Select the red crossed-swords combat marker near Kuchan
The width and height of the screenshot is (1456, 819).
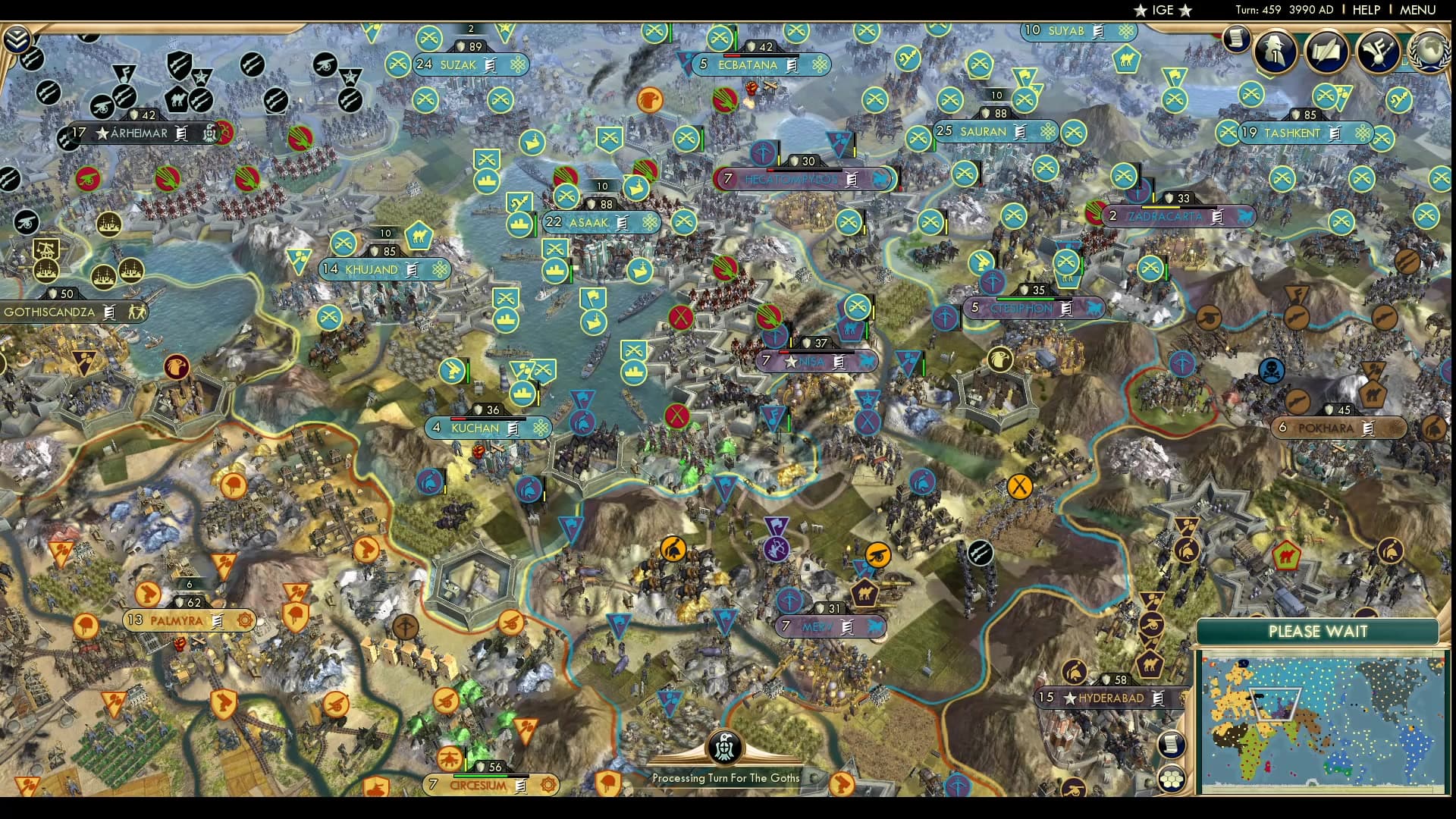tap(677, 416)
